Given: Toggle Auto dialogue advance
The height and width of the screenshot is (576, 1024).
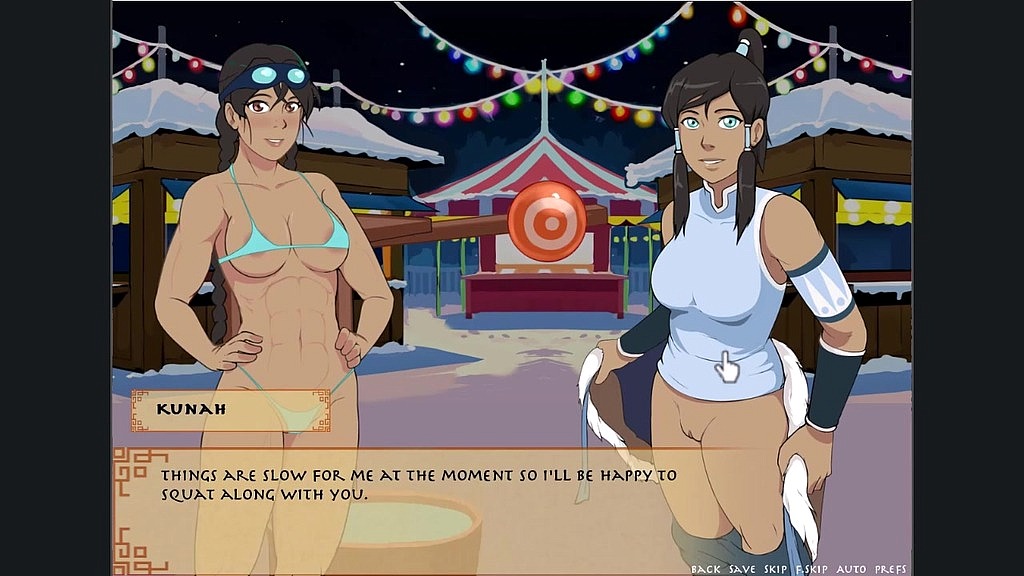Looking at the screenshot, I should 852,569.
